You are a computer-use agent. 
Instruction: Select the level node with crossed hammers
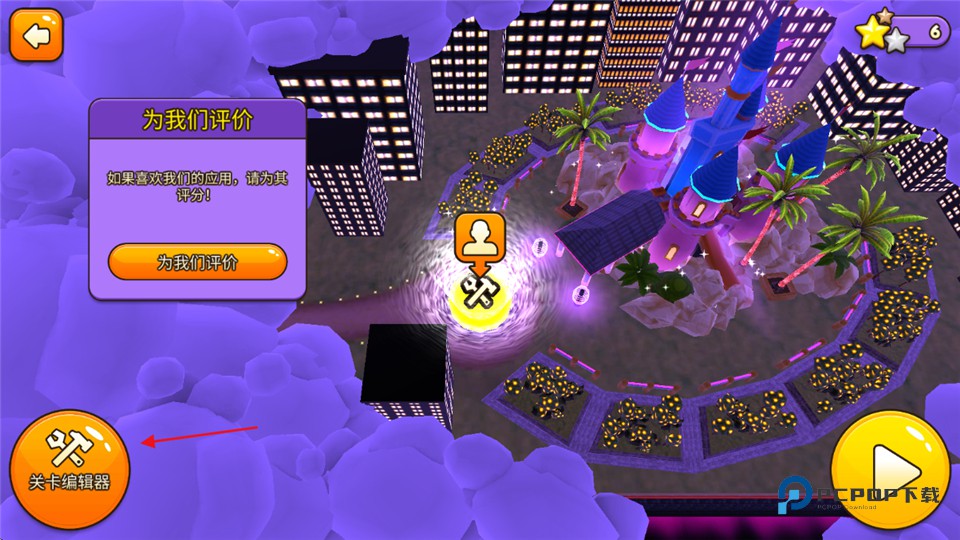point(480,294)
